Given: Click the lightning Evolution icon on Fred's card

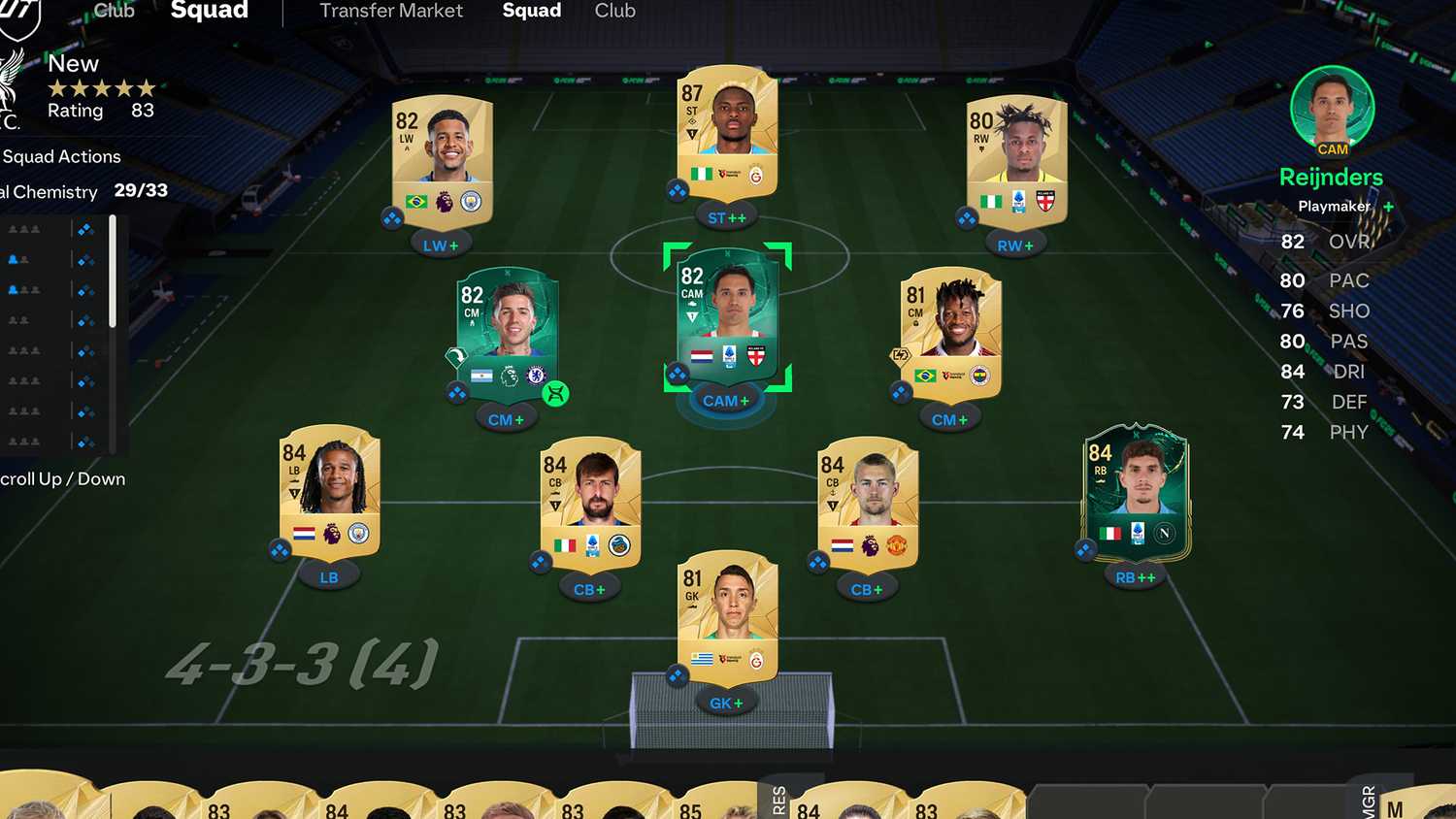Looking at the screenshot, I should (900, 355).
